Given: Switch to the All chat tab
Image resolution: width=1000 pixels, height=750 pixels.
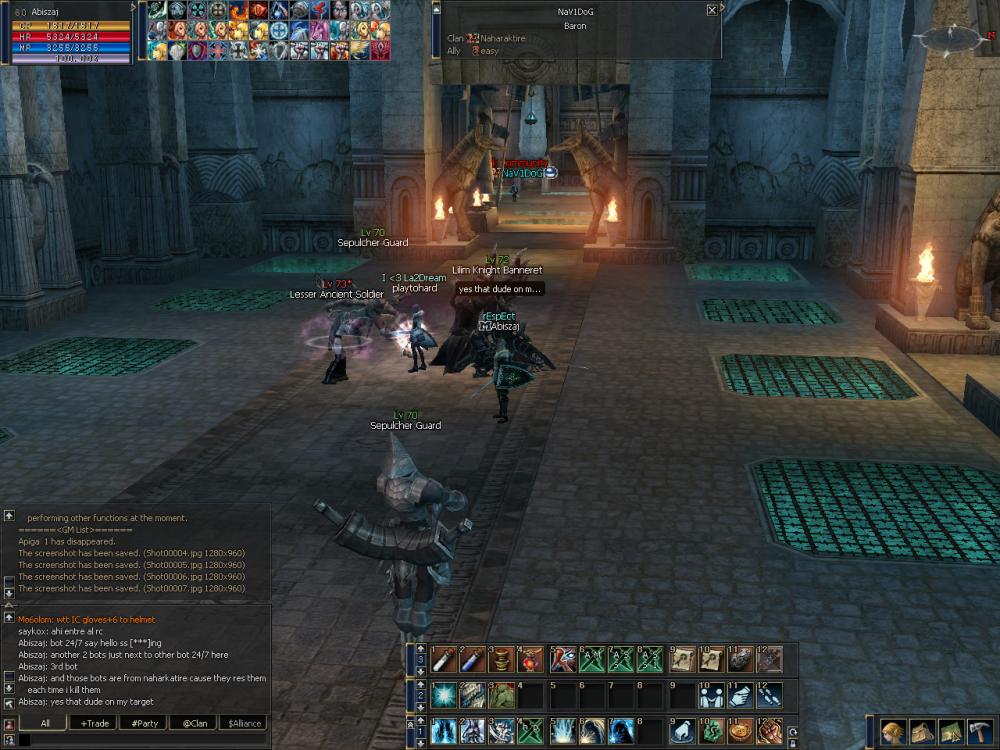Looking at the screenshot, I should point(45,722).
